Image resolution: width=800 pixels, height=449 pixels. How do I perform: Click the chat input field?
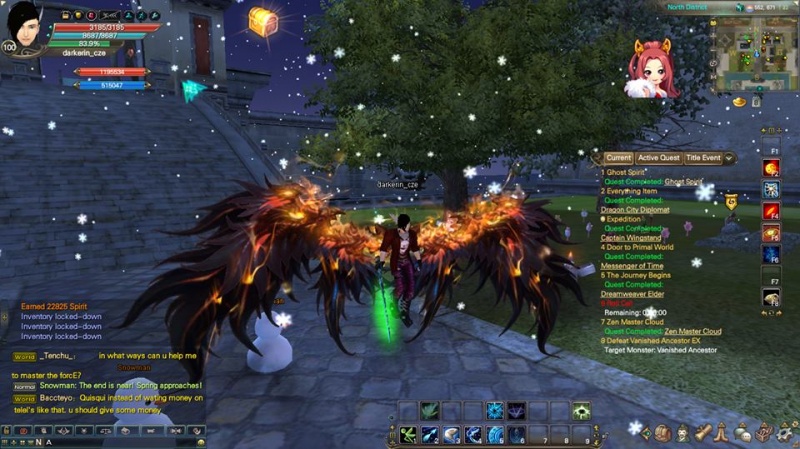pos(120,442)
